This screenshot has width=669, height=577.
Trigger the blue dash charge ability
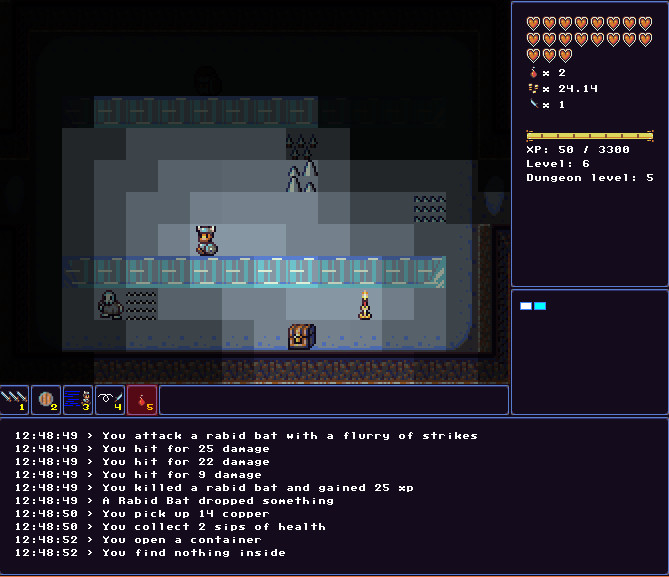point(78,400)
